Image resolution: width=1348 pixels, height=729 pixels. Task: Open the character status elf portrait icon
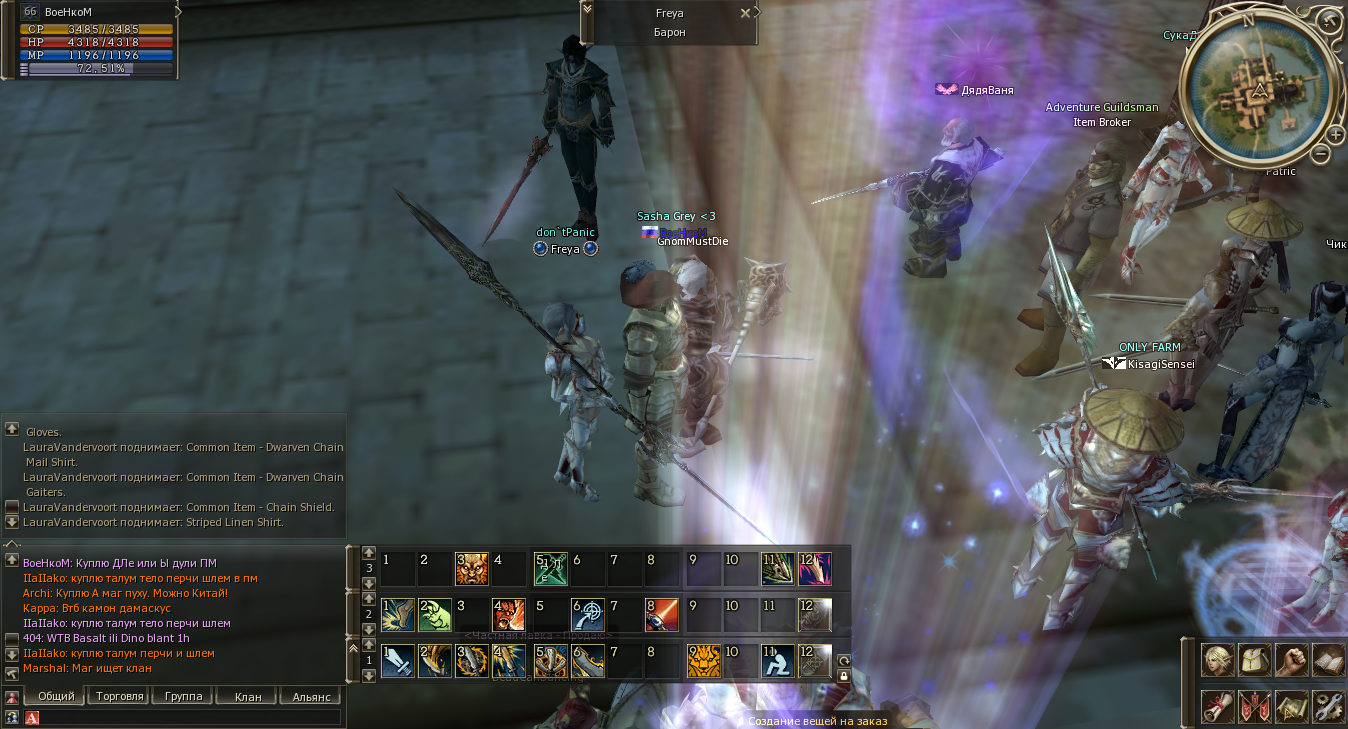pyautogui.click(x=1217, y=659)
